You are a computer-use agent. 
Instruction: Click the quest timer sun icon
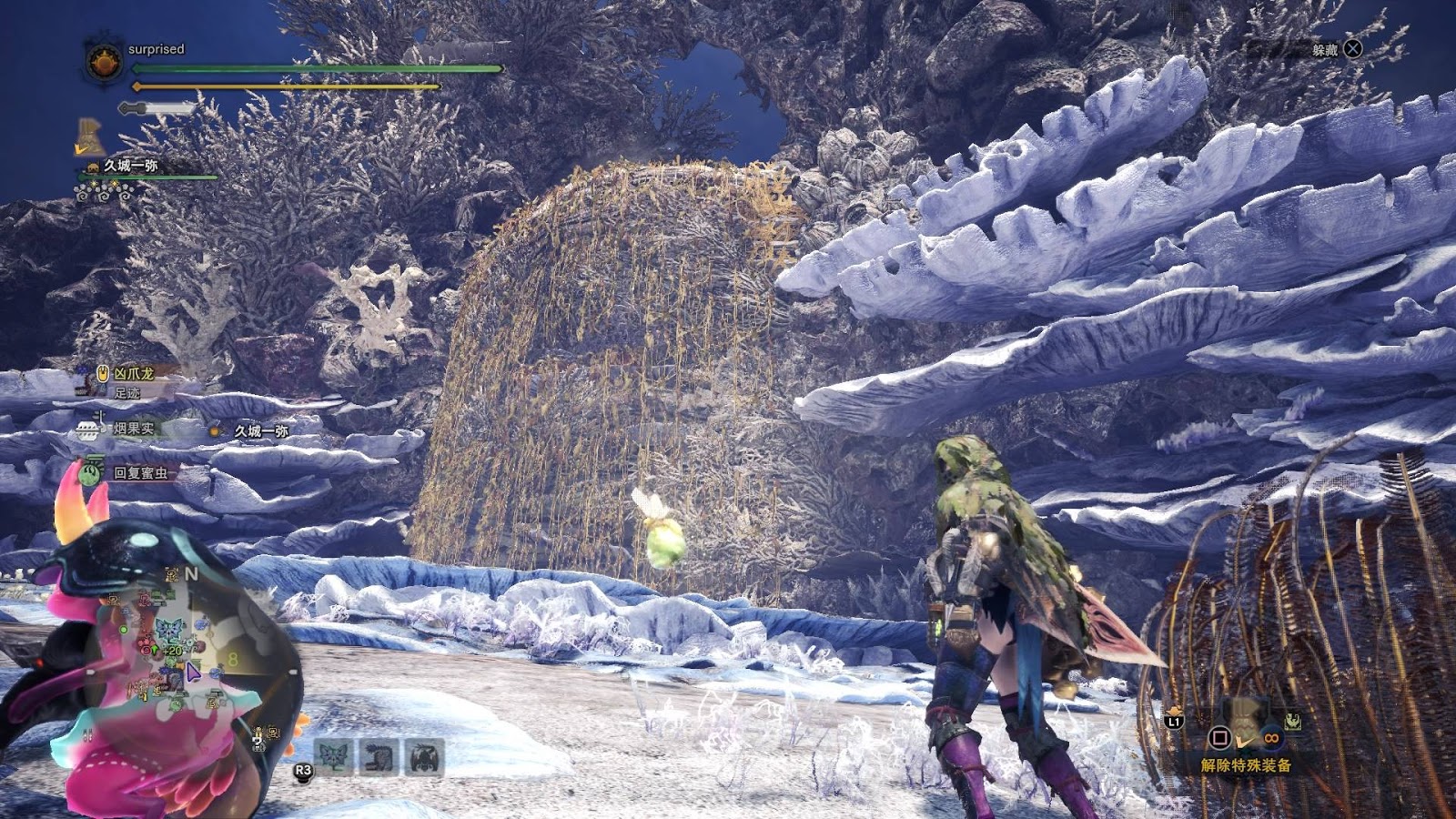click(104, 61)
